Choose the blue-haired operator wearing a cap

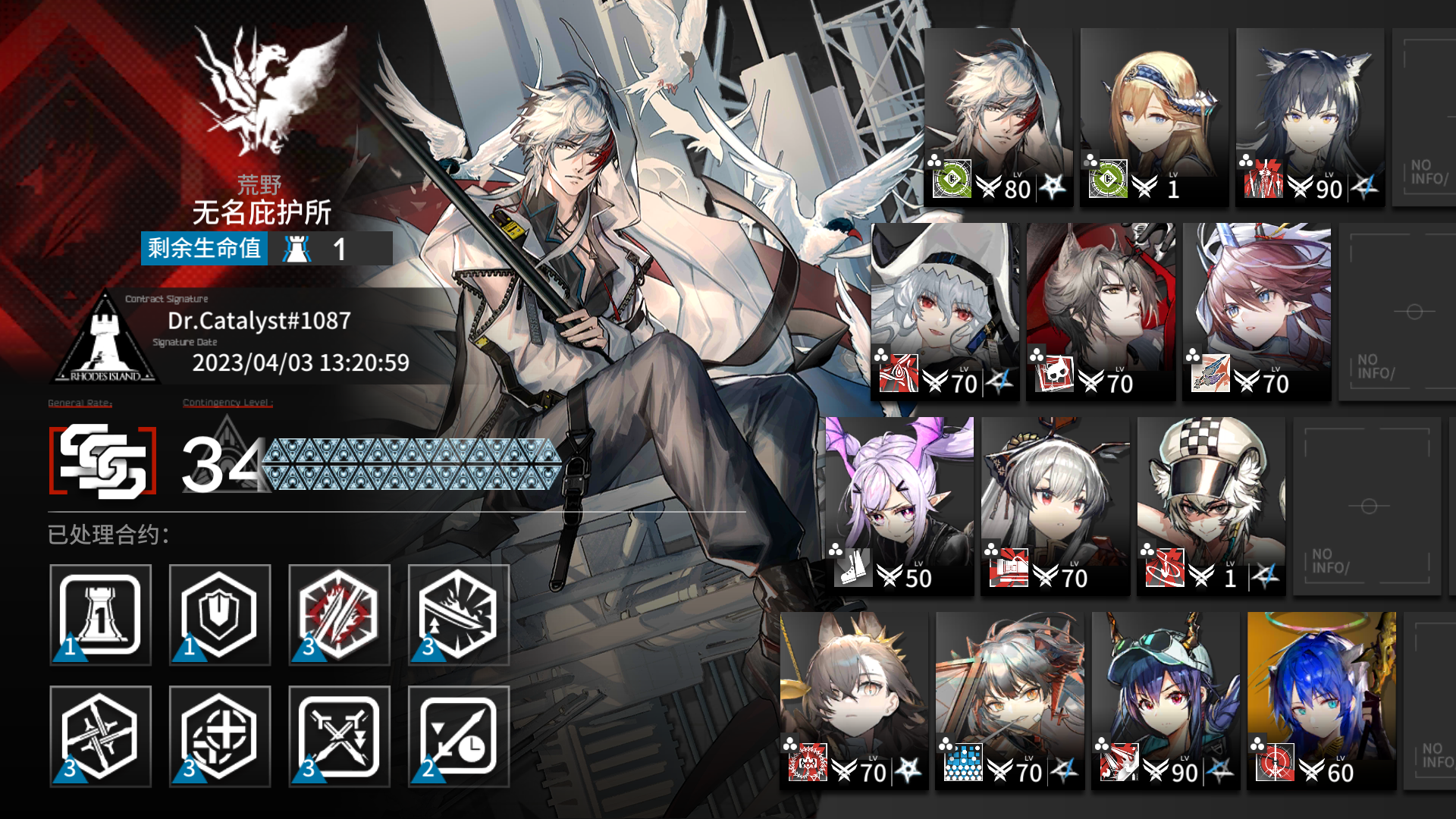(1166, 701)
